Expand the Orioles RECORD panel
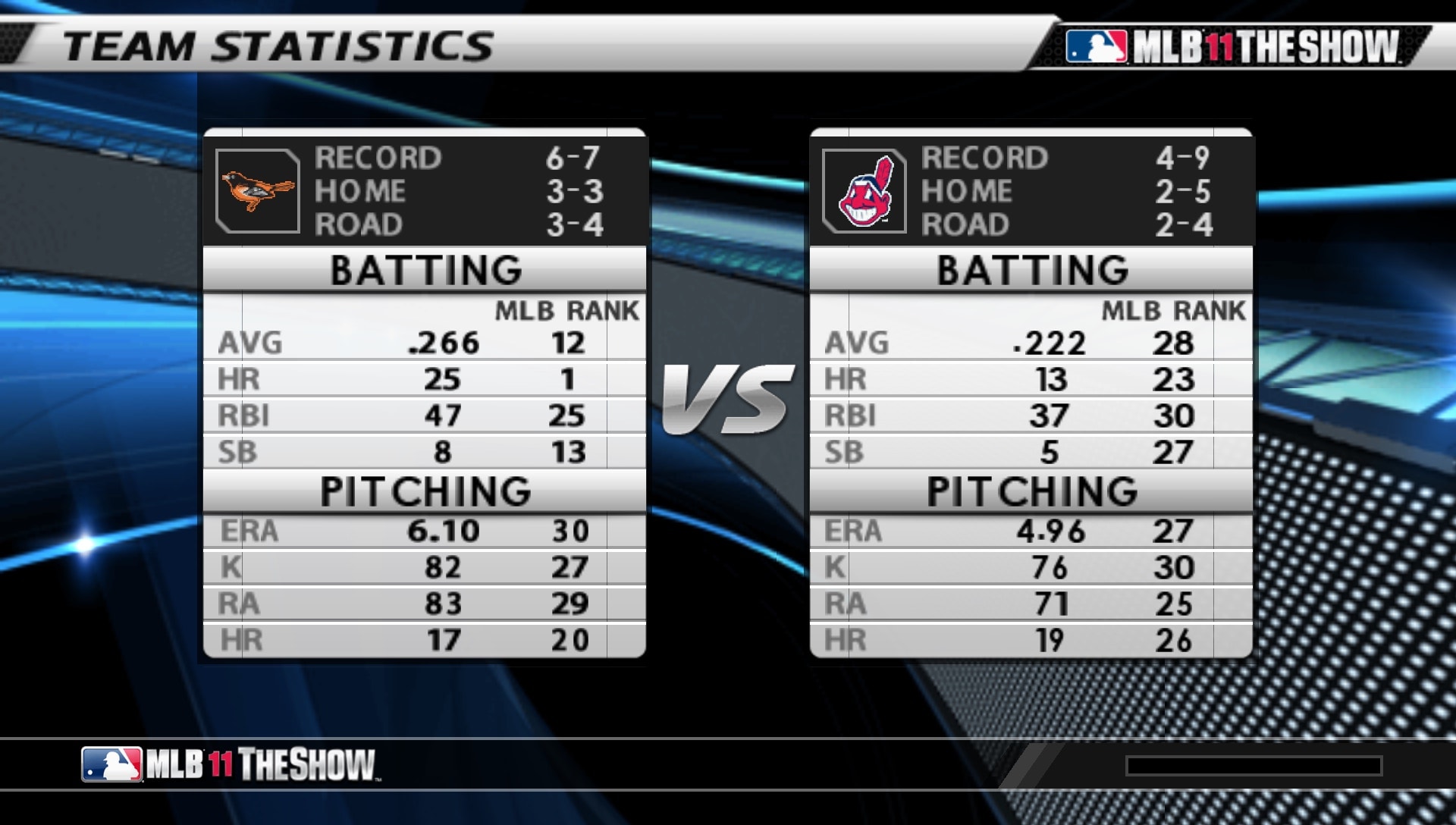This screenshot has width=1456, height=825. tap(425, 190)
